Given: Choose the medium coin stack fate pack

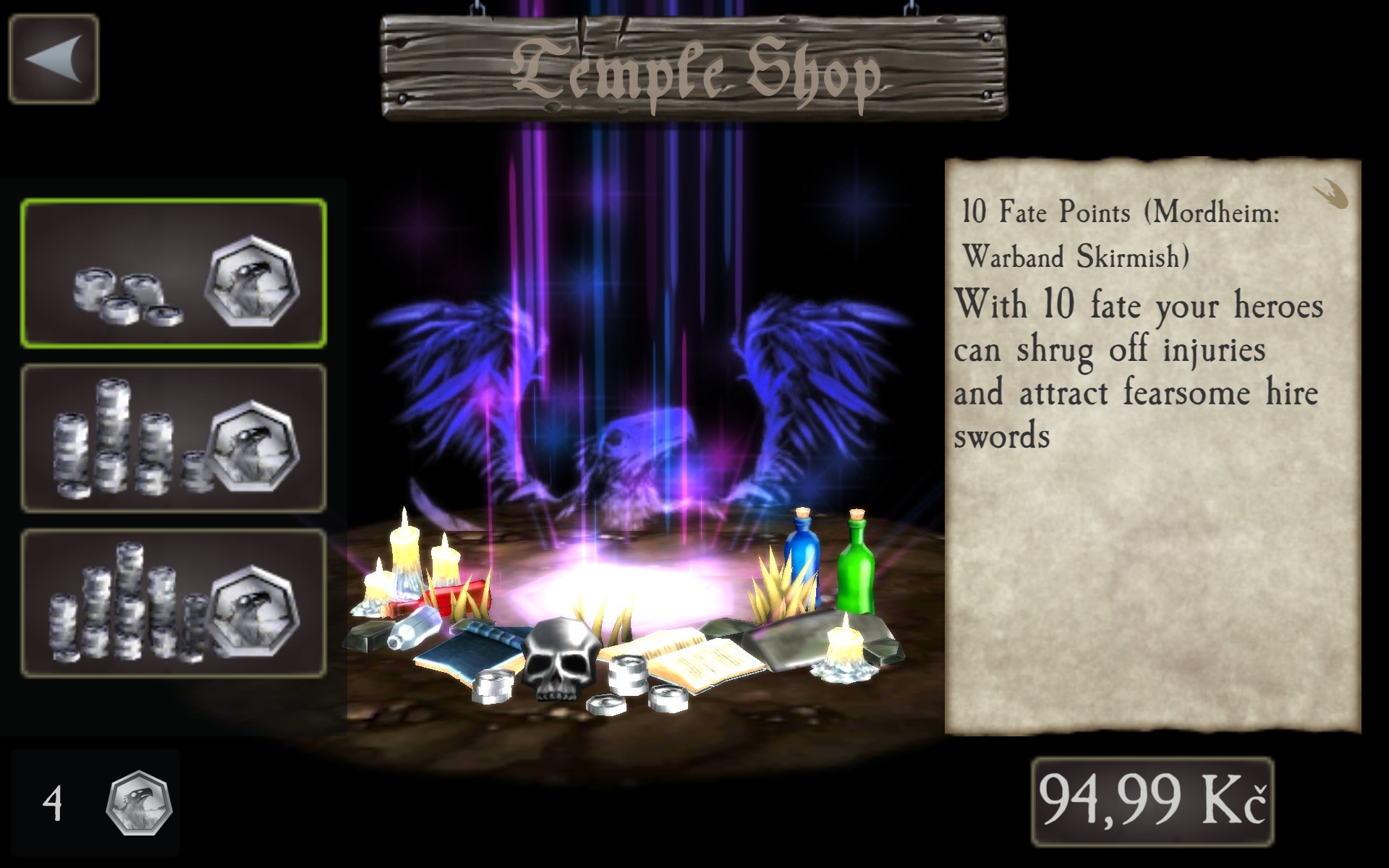Looking at the screenshot, I should [174, 439].
